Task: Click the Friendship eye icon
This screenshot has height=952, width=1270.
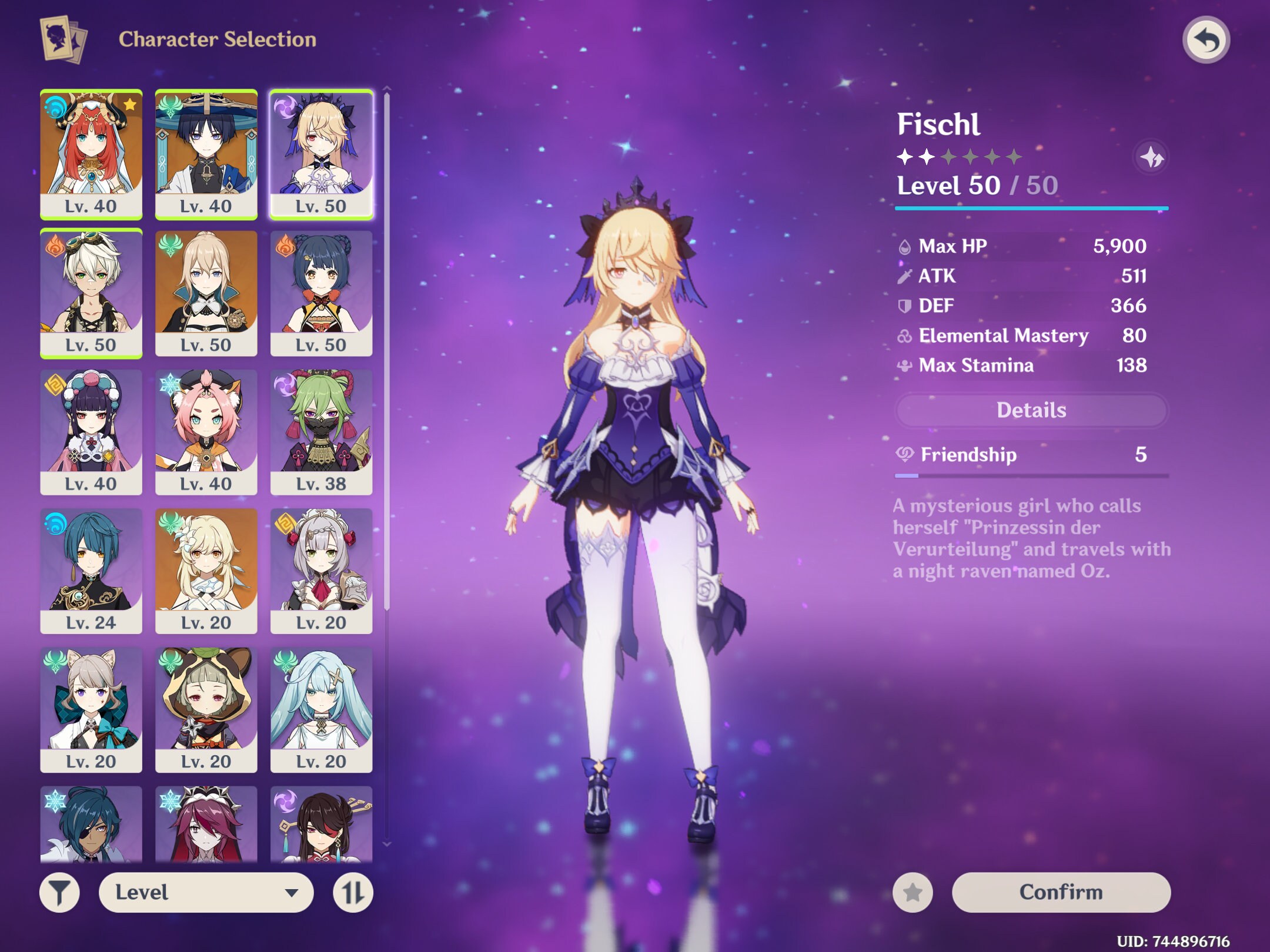Action: [x=905, y=454]
